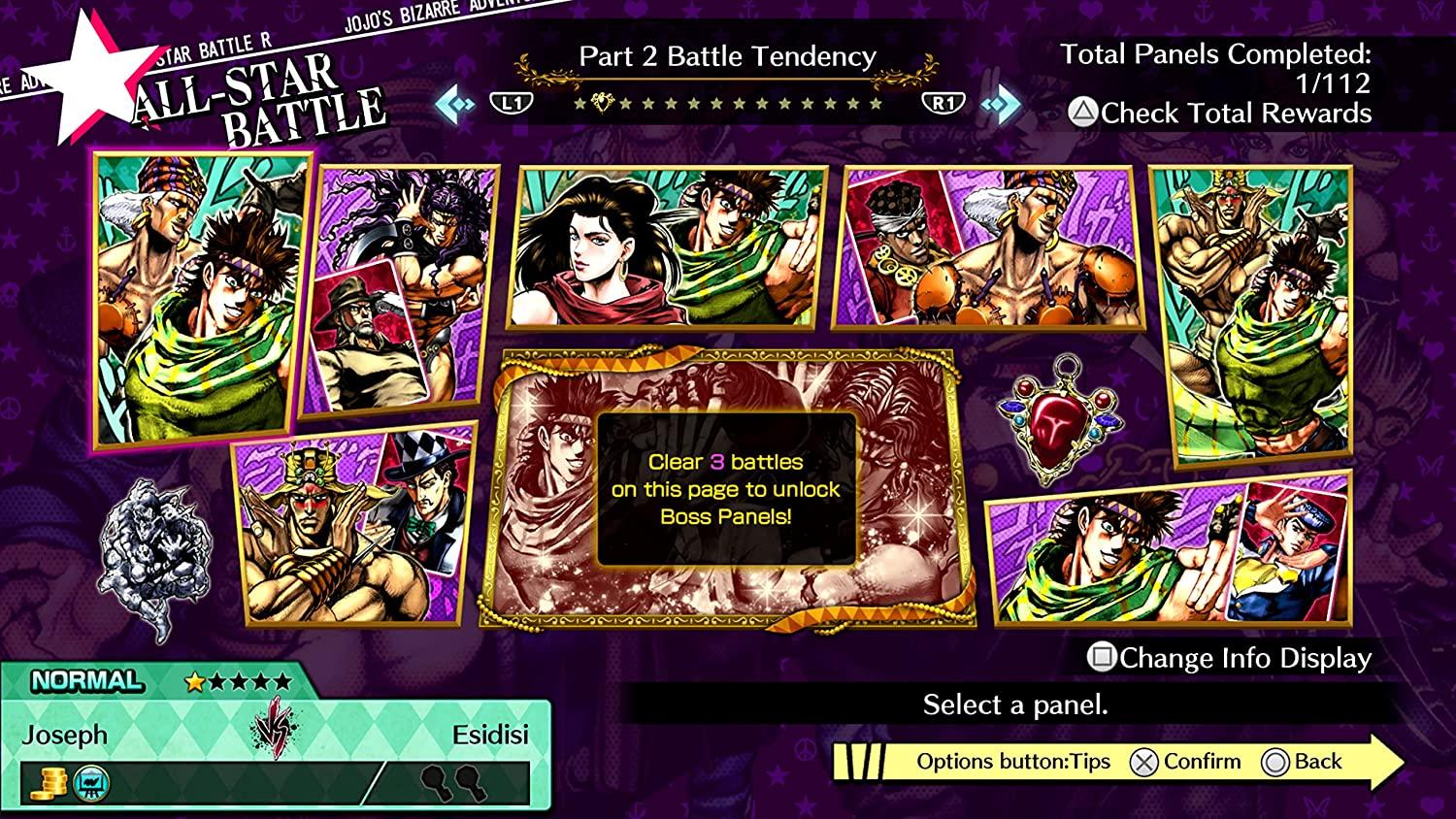Select the Red Stone of Aja amulet collectible
This screenshot has height=819, width=1456.
[1058, 423]
